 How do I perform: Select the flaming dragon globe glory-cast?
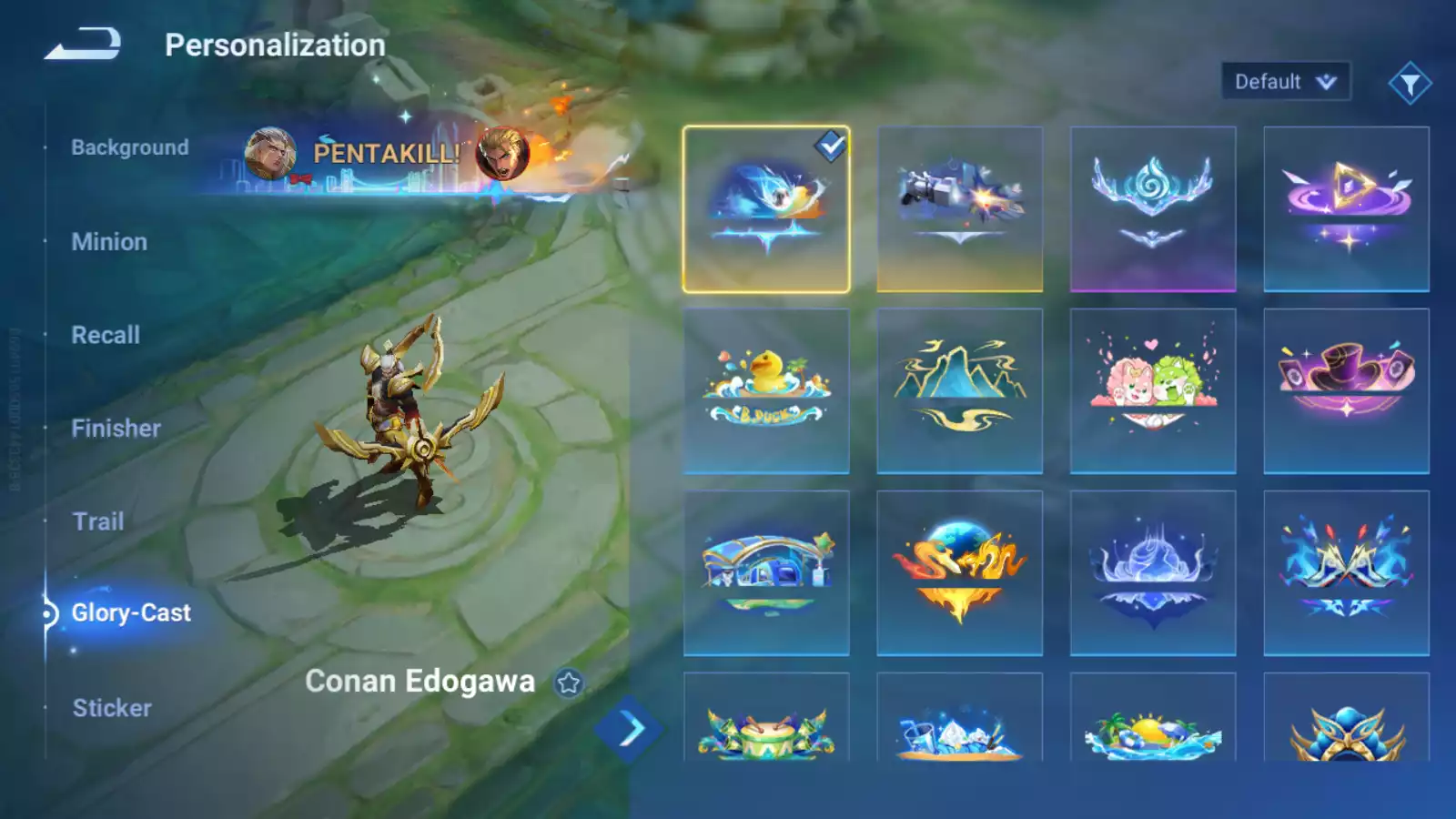click(960, 573)
